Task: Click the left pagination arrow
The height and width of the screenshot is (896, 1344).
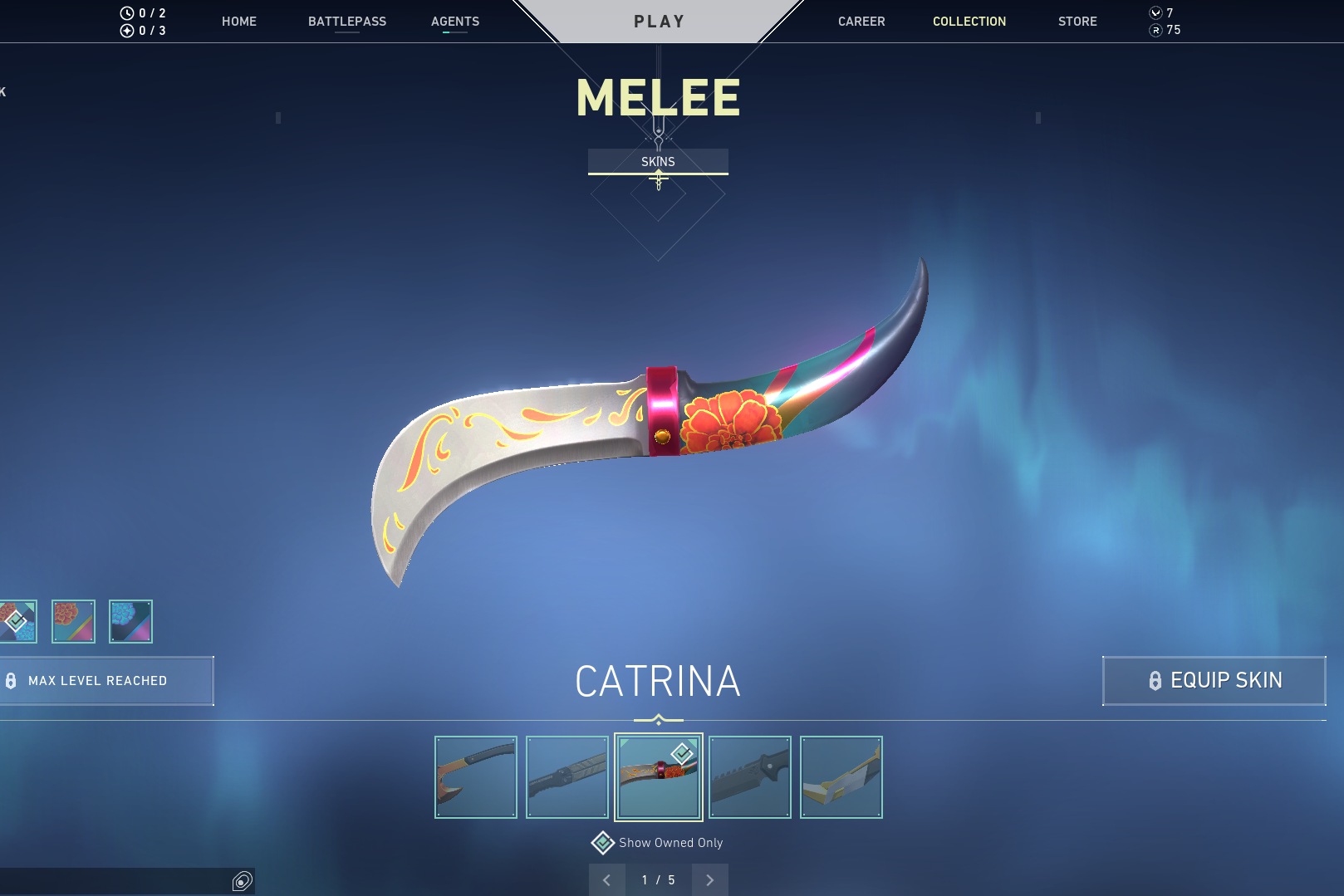Action: pyautogui.click(x=606, y=879)
